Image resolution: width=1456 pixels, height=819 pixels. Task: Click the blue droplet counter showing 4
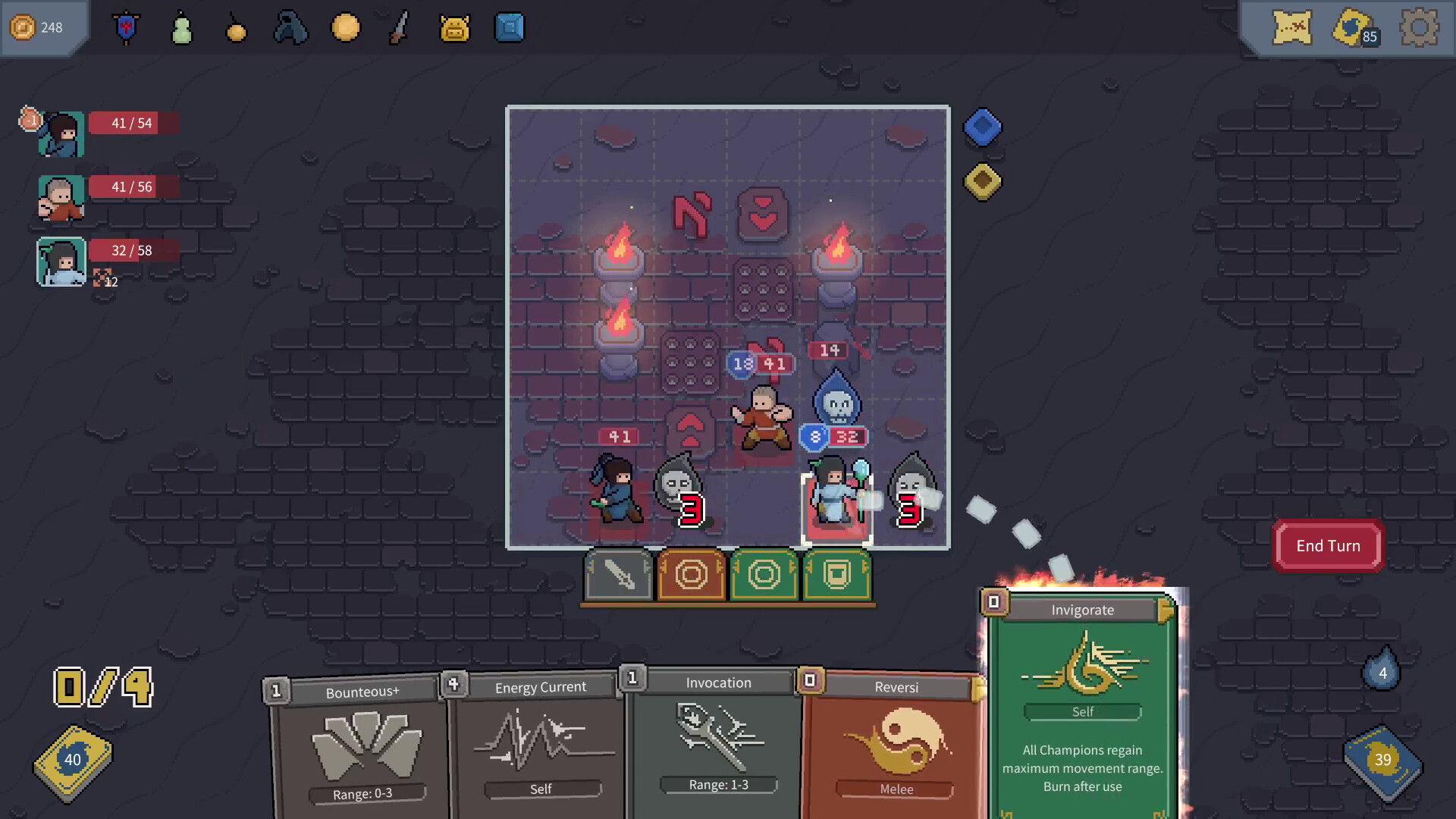pos(1382,671)
